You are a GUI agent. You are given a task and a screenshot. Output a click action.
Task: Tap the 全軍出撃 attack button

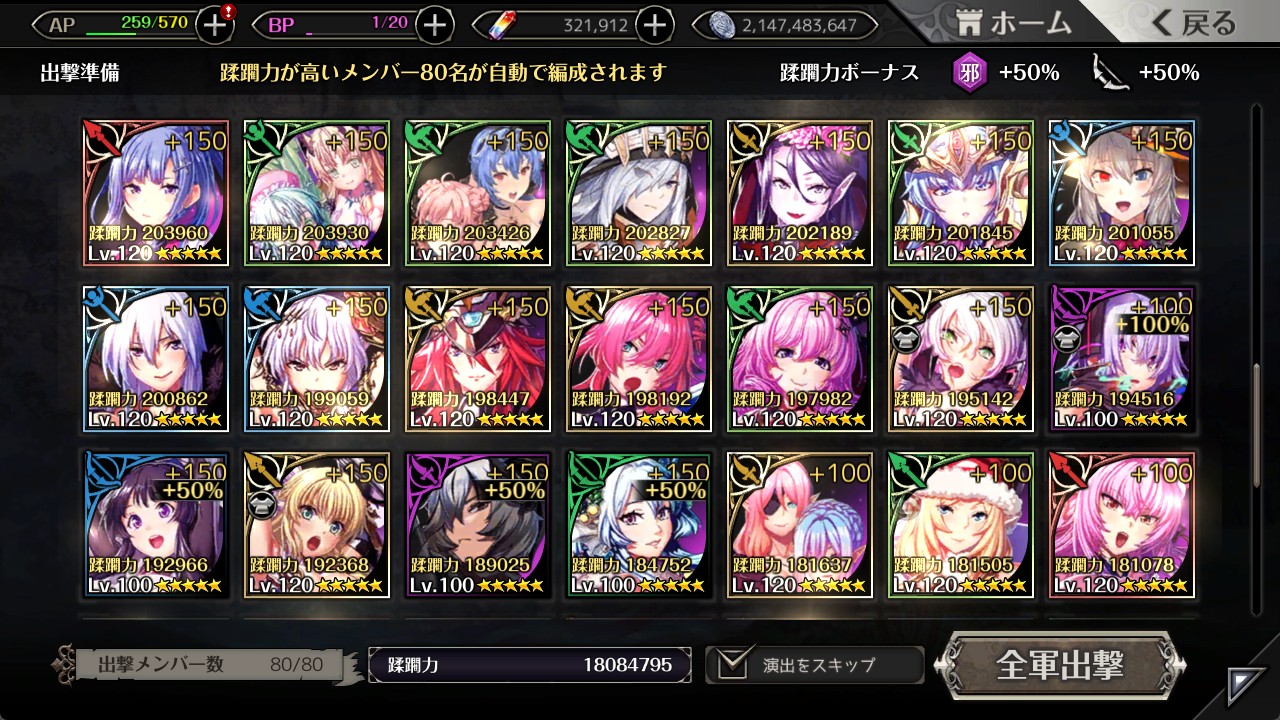[1060, 665]
